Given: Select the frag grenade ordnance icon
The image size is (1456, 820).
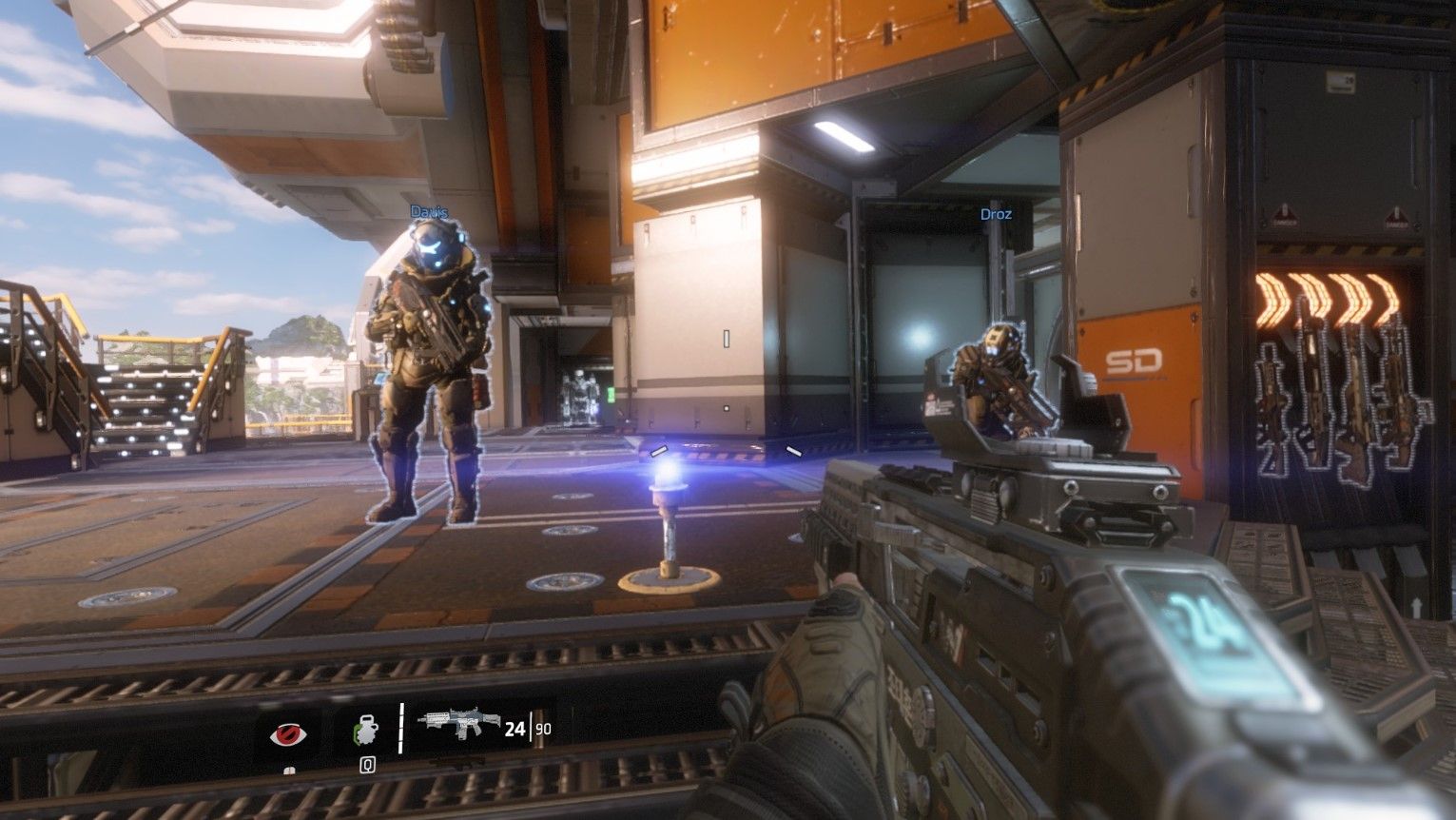Looking at the screenshot, I should click(364, 732).
